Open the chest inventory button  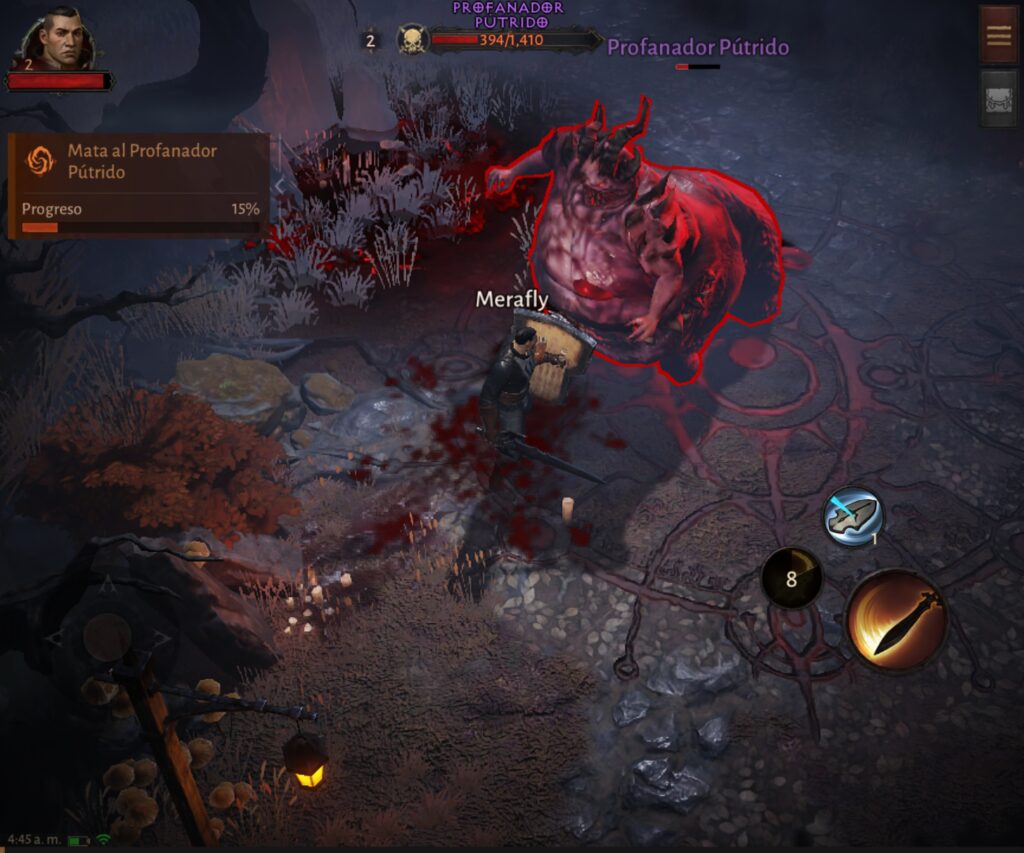tap(998, 97)
